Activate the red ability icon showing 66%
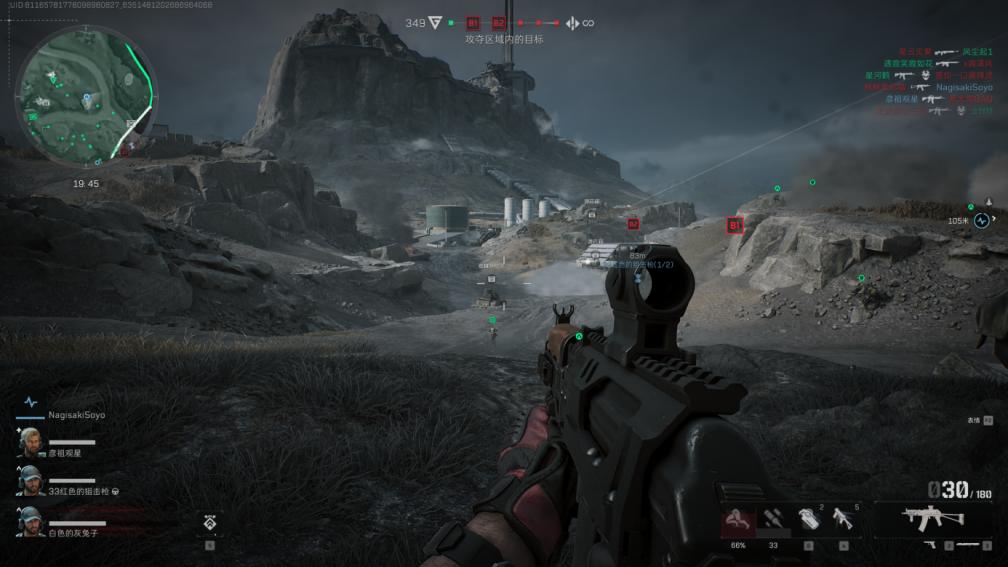The height and width of the screenshot is (567, 1008). coord(738,520)
